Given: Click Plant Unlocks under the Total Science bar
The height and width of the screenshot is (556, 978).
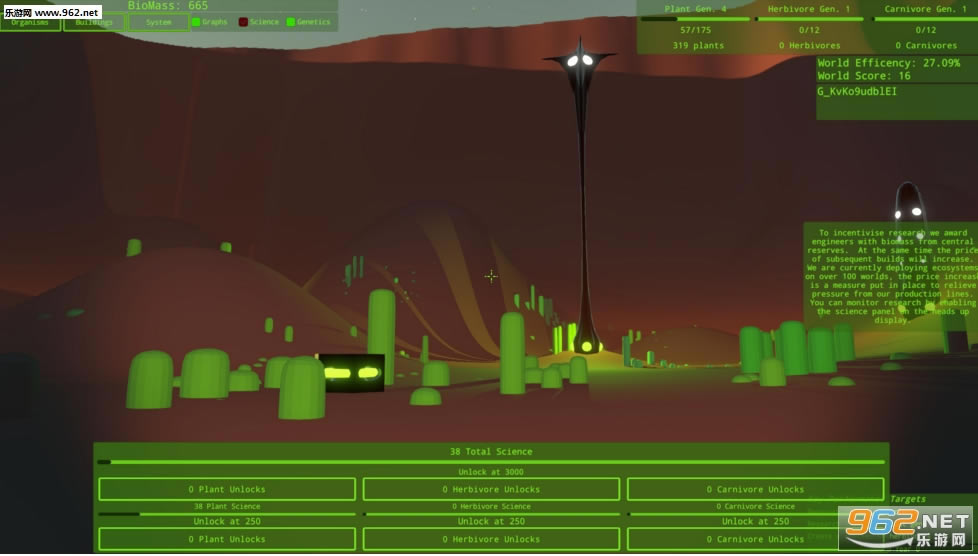Looking at the screenshot, I should click(x=226, y=489).
